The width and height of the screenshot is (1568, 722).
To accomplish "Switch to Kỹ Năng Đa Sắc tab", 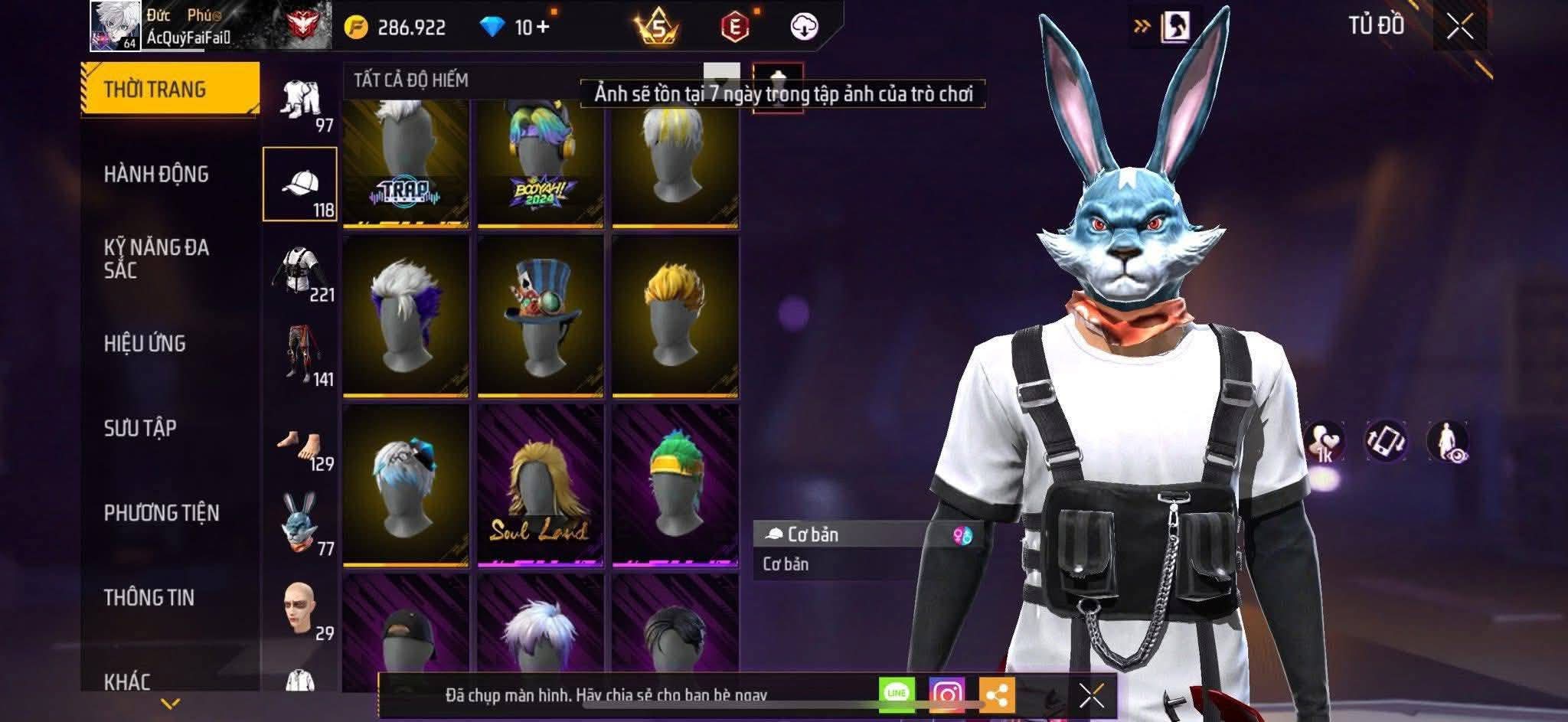I will (x=156, y=259).
